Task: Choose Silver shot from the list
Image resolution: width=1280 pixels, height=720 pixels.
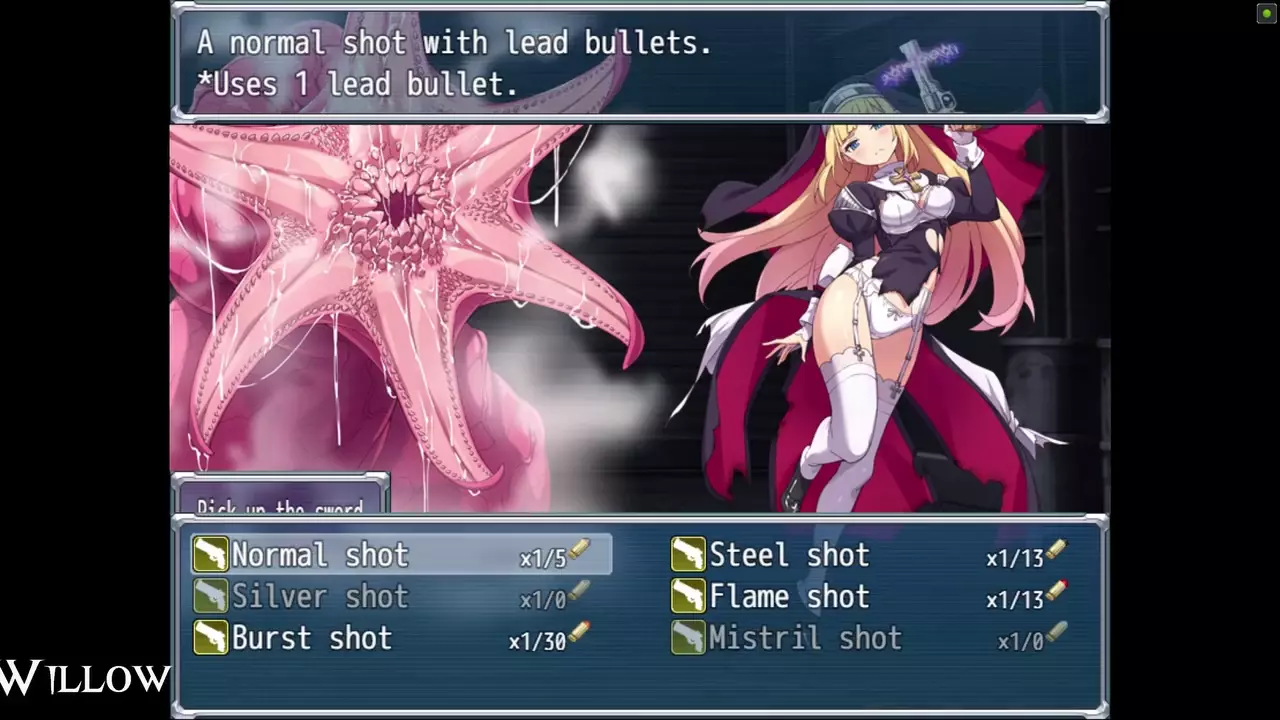Action: point(320,597)
